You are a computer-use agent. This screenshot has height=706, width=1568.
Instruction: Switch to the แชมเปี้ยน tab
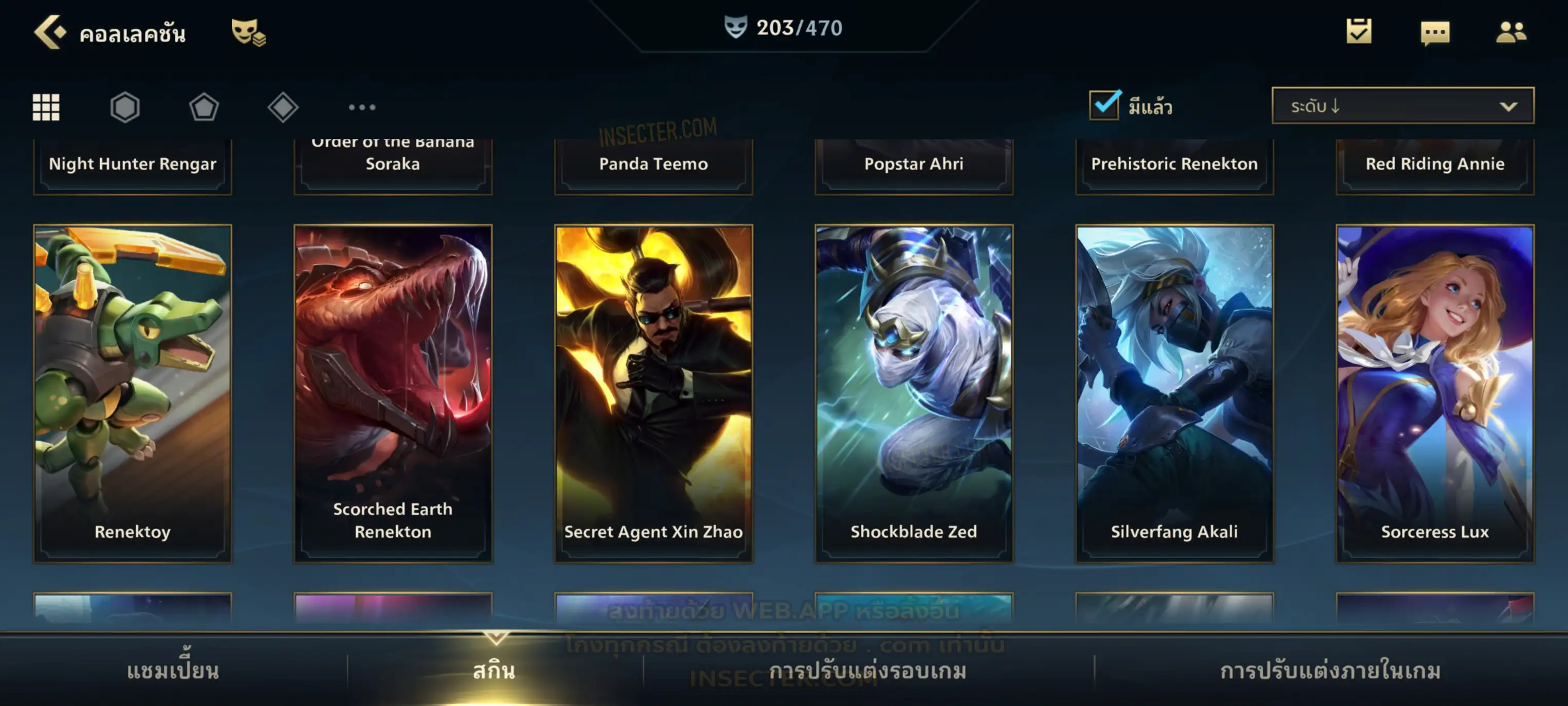tap(173, 671)
